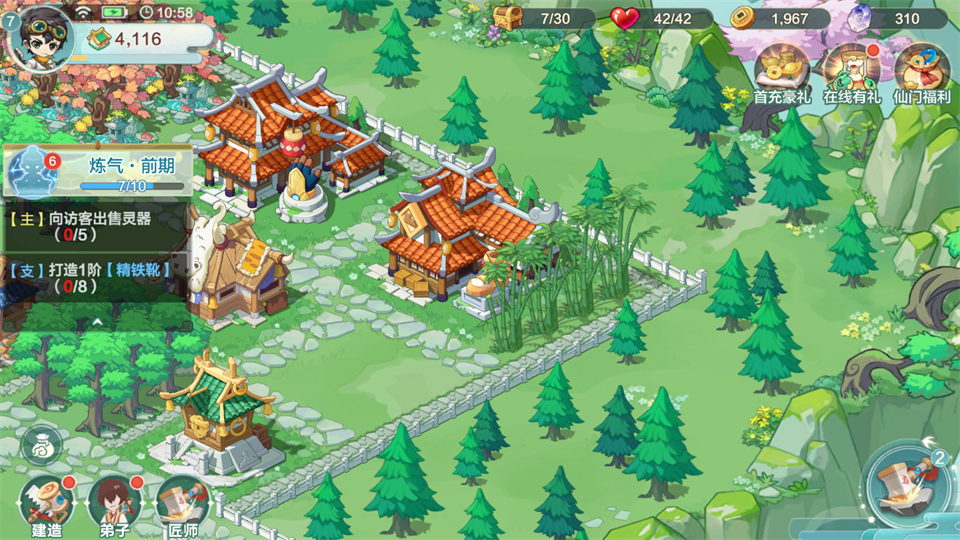The height and width of the screenshot is (540, 960).
Task: Open the 在线有礼 online reward
Action: (x=851, y=73)
